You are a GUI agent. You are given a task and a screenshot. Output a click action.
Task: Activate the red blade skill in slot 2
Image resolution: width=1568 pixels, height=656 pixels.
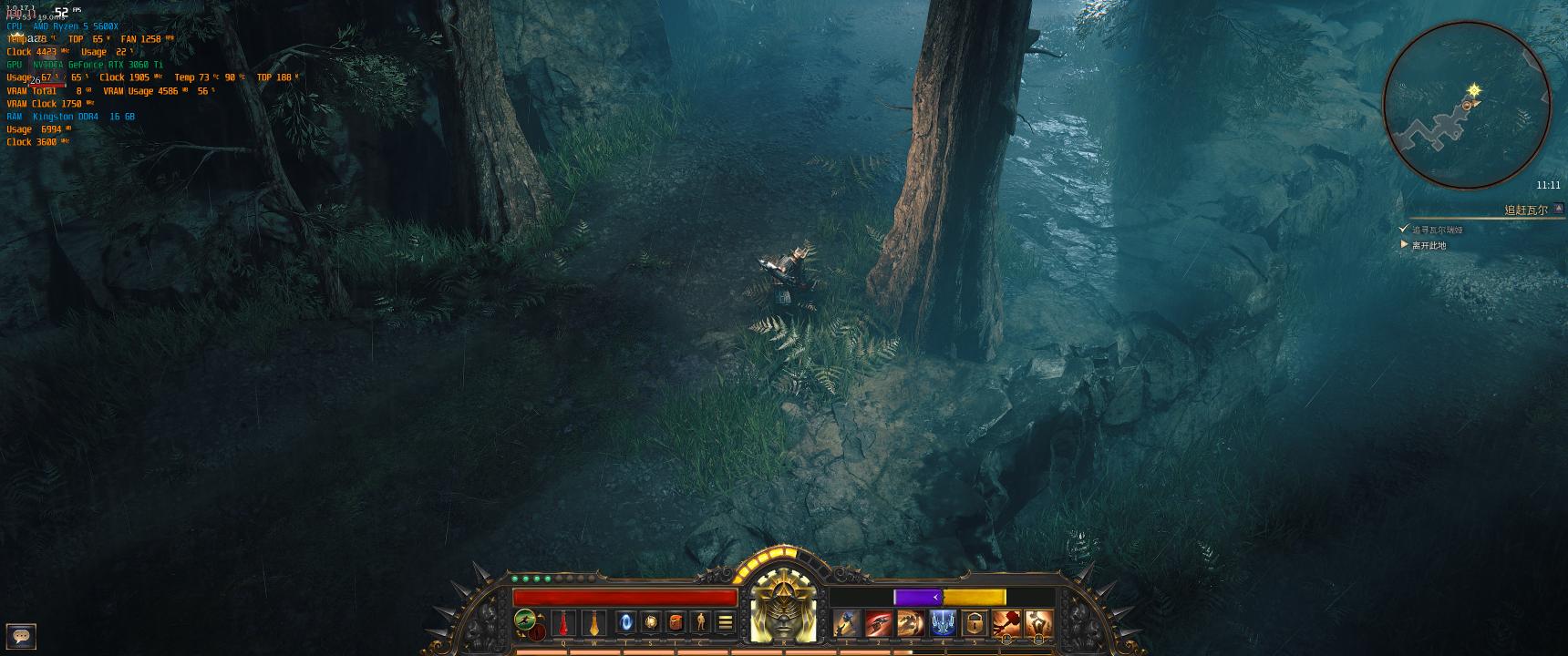(x=877, y=622)
